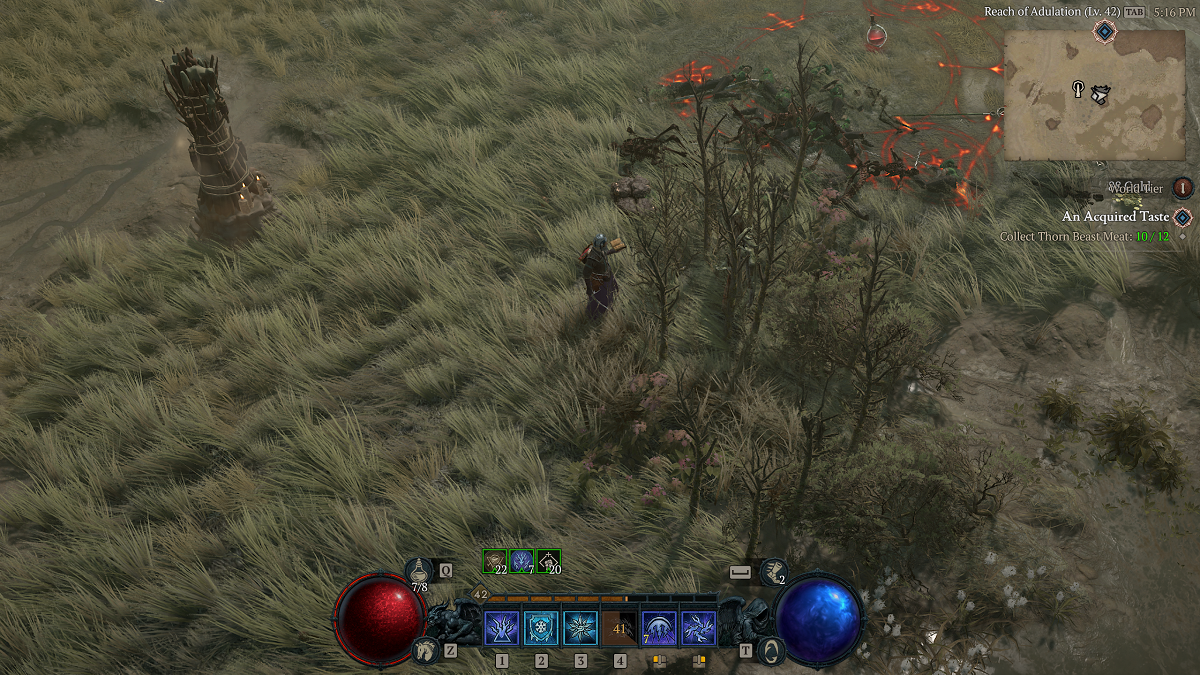
Task: Open the town portal swirl icon
Action: pyautogui.click(x=769, y=651)
